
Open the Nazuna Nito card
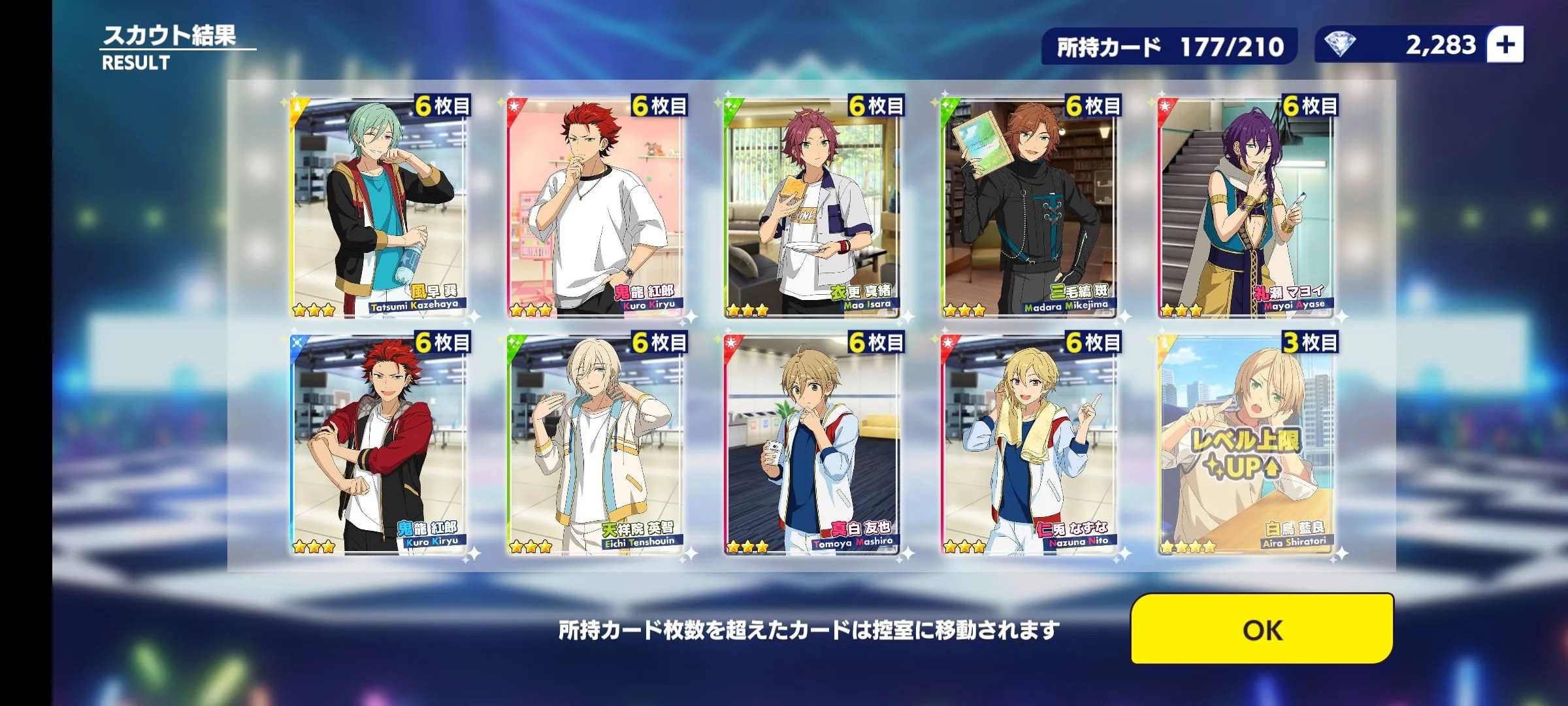coord(1028,445)
